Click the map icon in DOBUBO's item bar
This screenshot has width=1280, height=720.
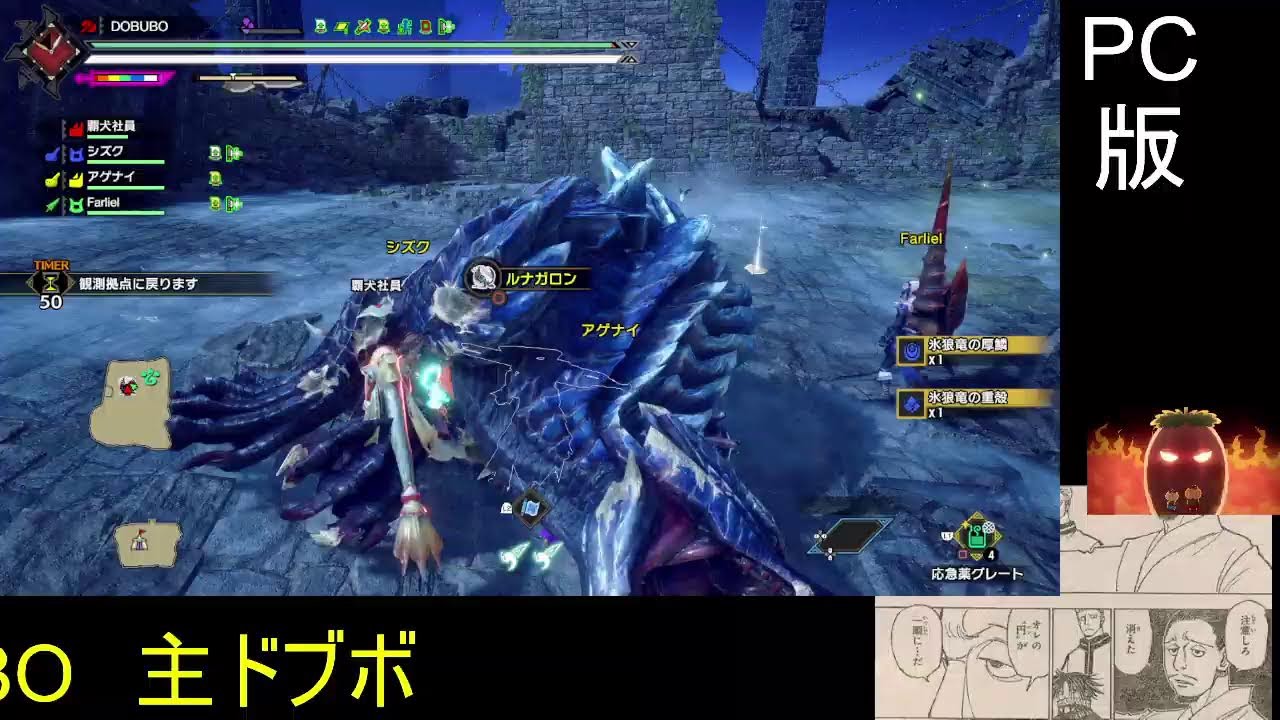(341, 26)
